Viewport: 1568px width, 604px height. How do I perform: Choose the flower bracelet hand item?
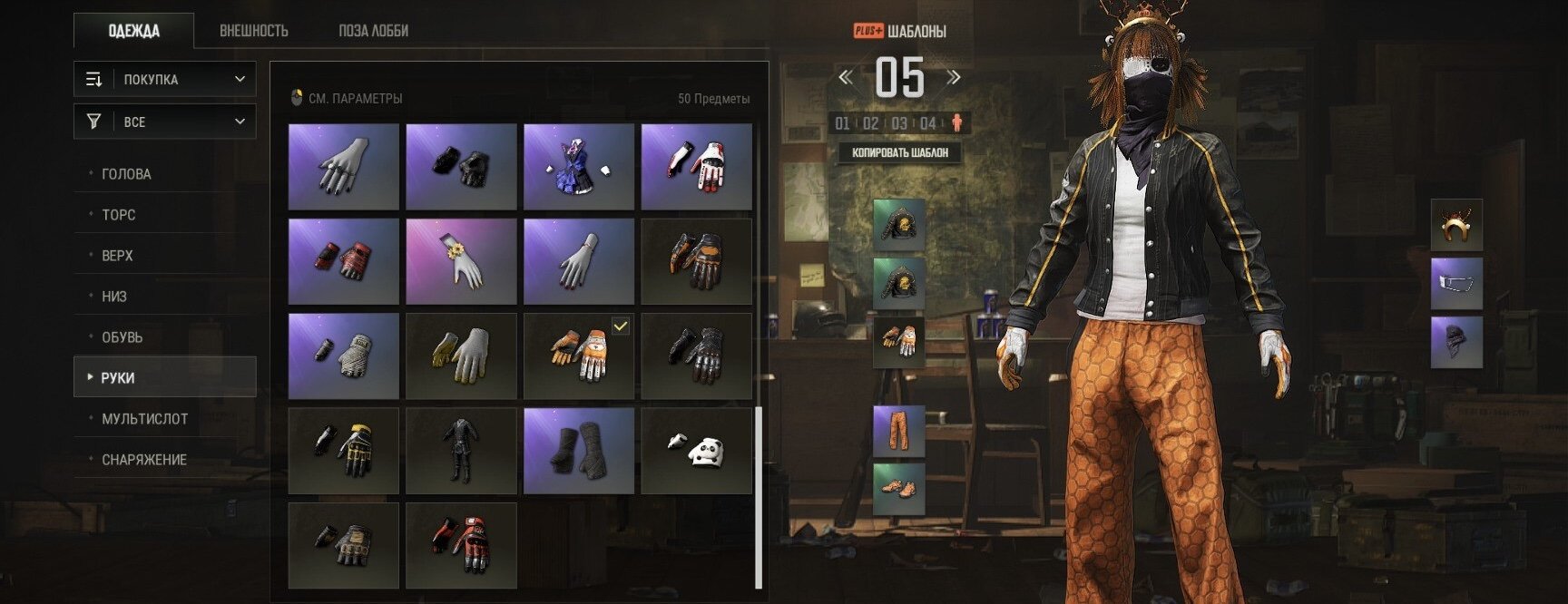tap(461, 261)
